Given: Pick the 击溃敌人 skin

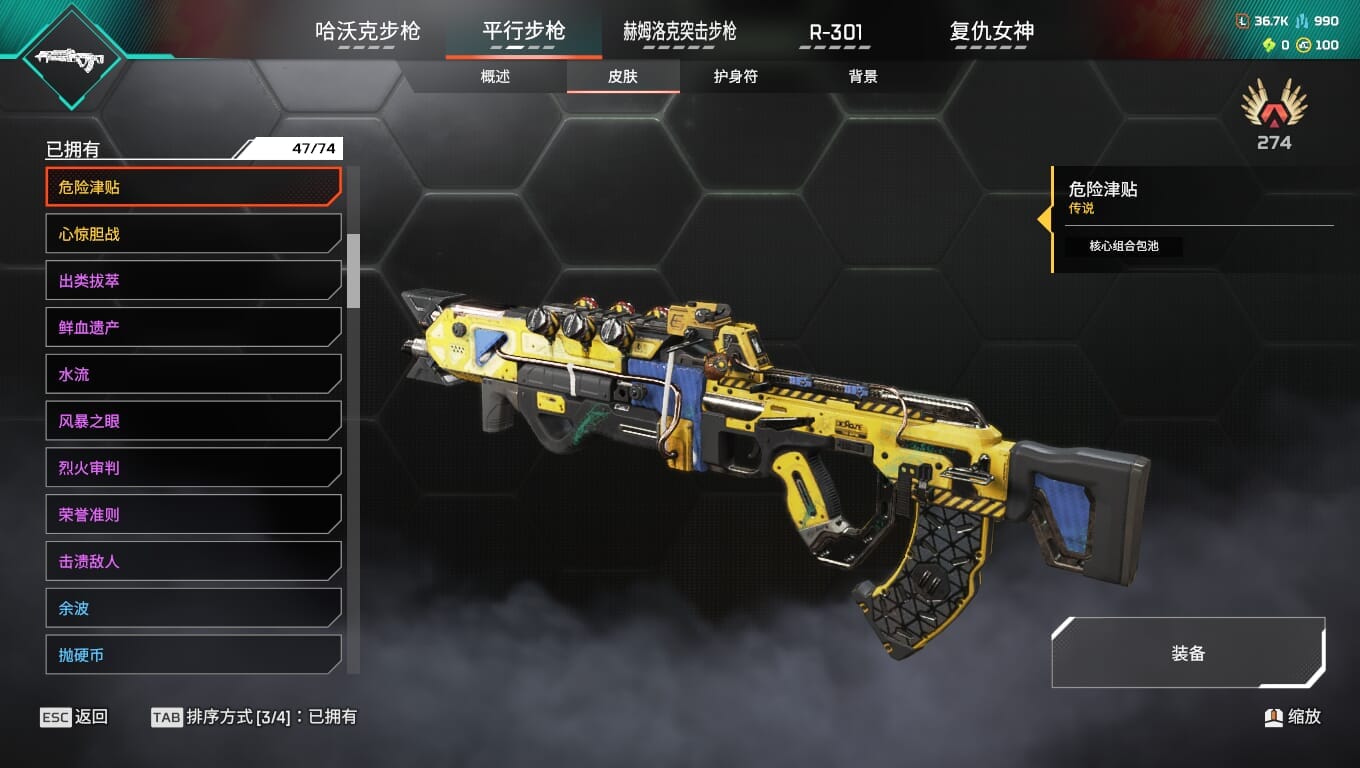Looking at the screenshot, I should tap(193, 561).
